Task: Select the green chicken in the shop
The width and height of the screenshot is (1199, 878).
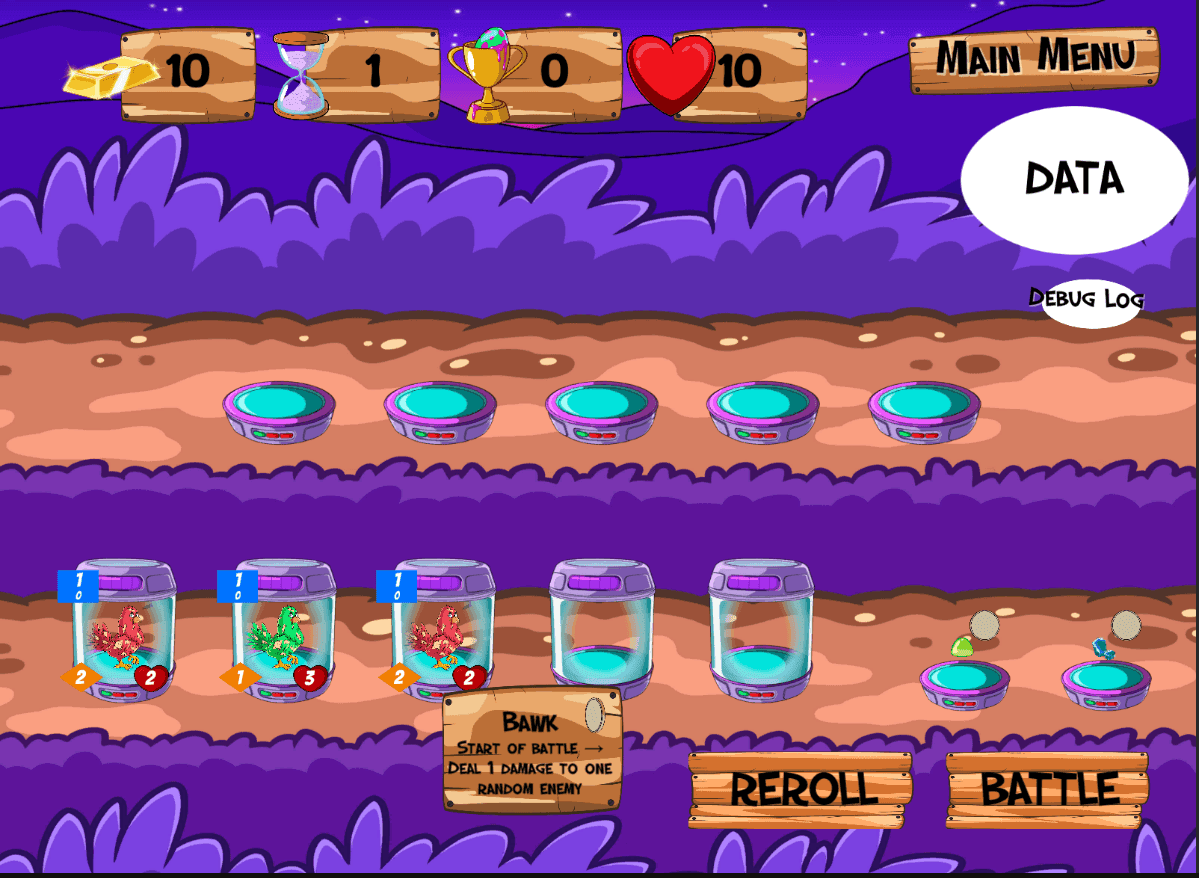Action: (277, 636)
